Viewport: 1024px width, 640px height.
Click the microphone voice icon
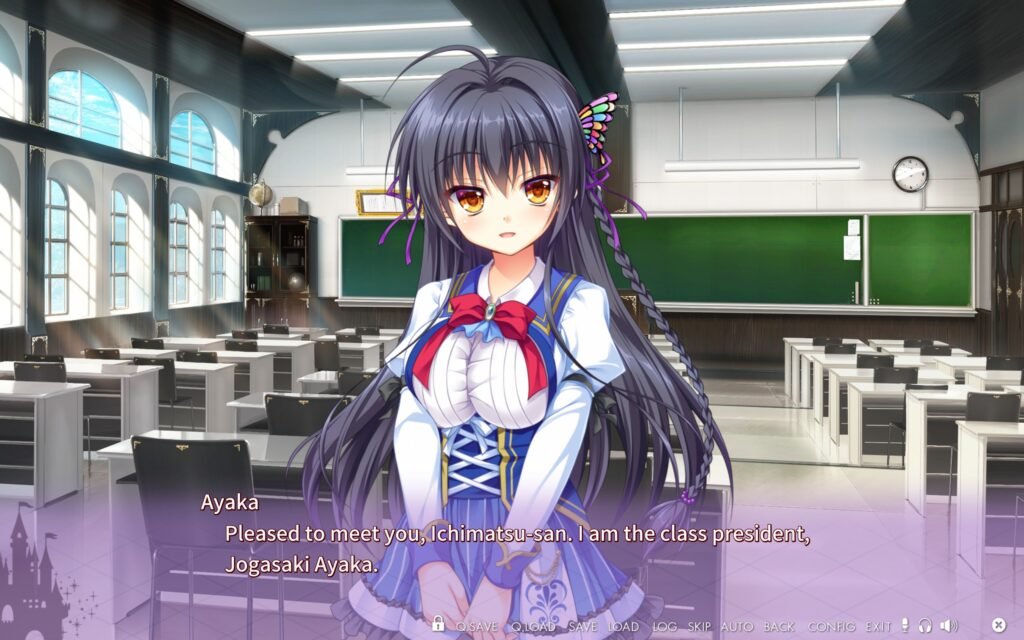[906, 626]
